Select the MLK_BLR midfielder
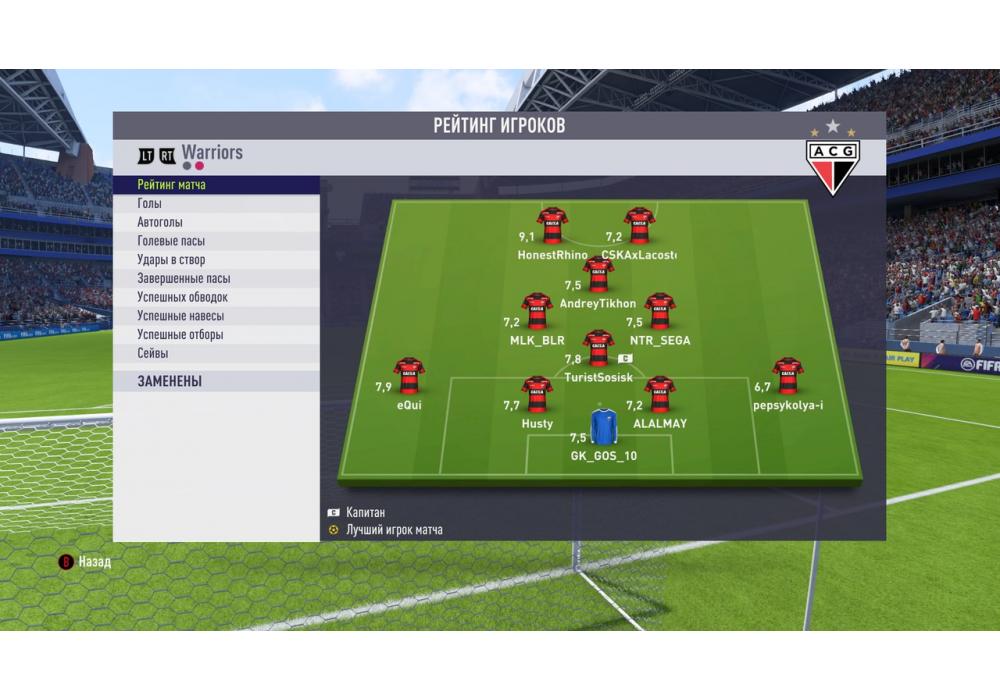The image size is (1000, 700). click(x=537, y=311)
